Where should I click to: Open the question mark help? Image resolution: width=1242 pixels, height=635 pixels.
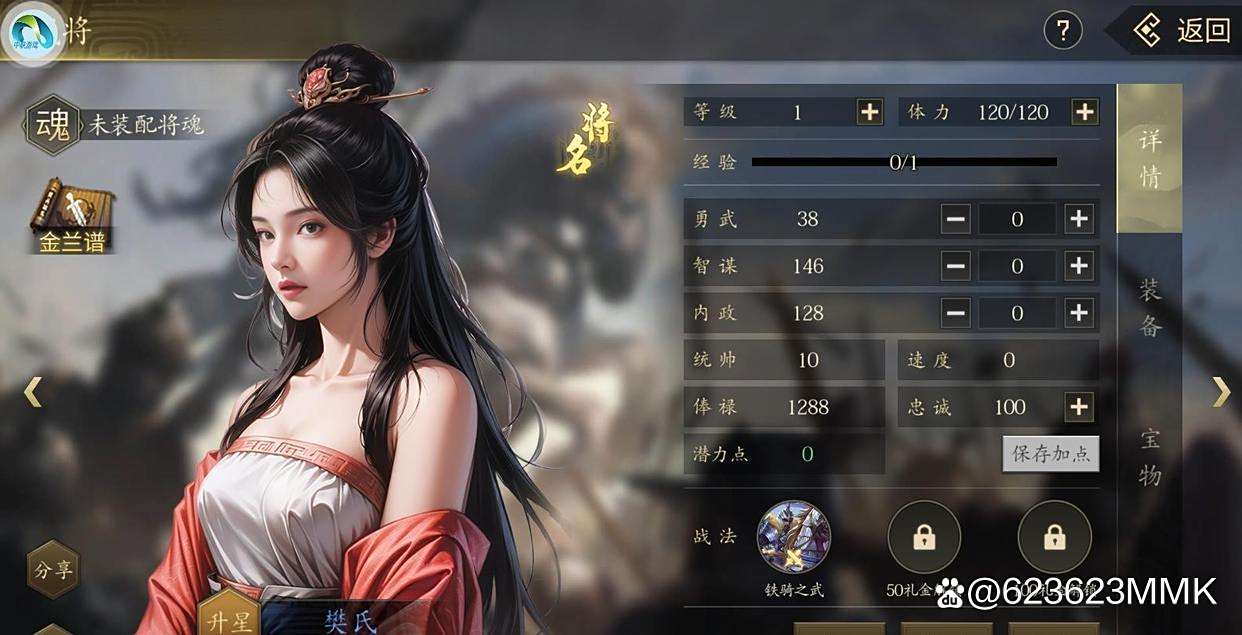pyautogui.click(x=1063, y=31)
